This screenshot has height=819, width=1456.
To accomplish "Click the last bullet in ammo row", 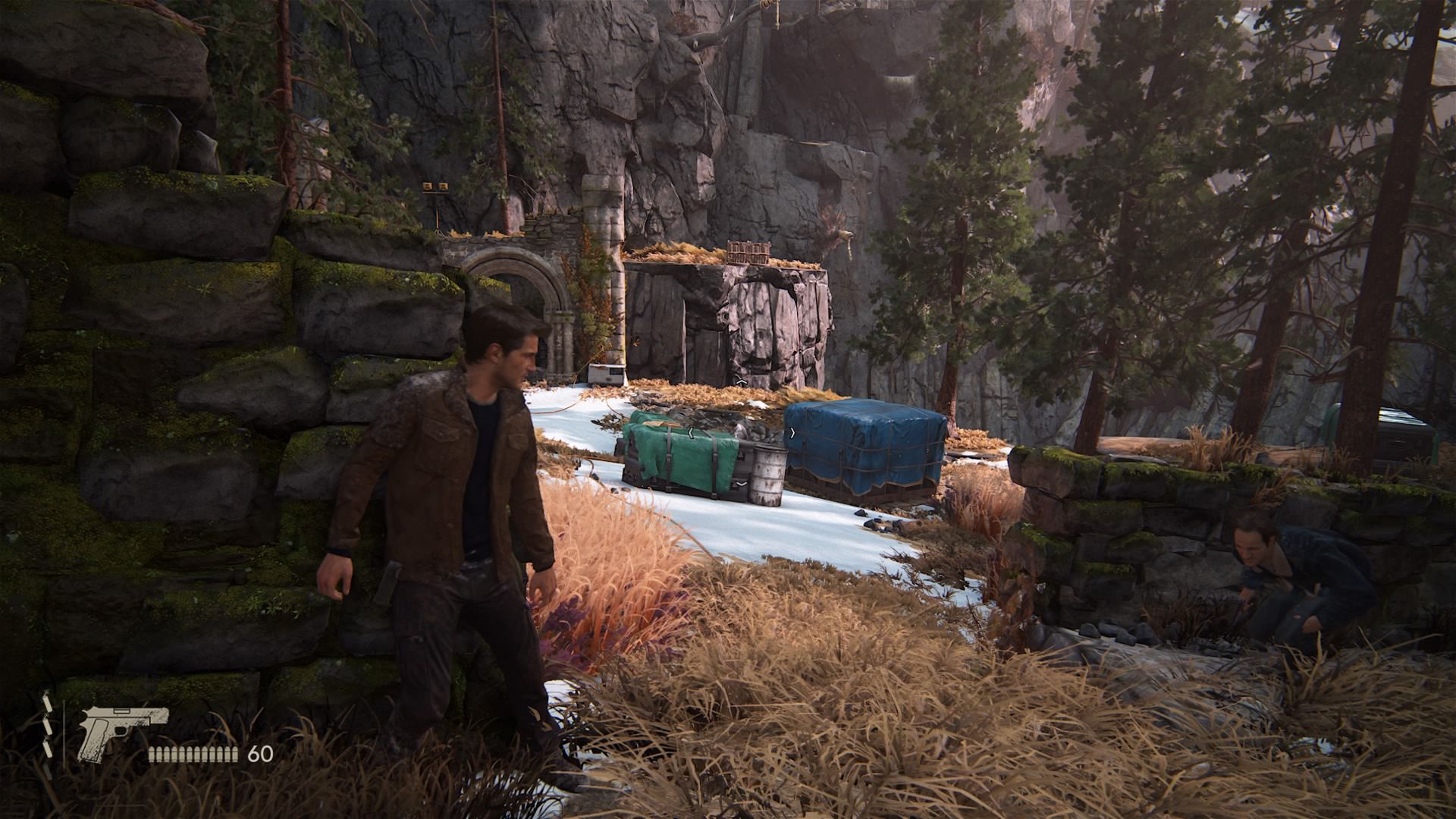I will [235, 754].
